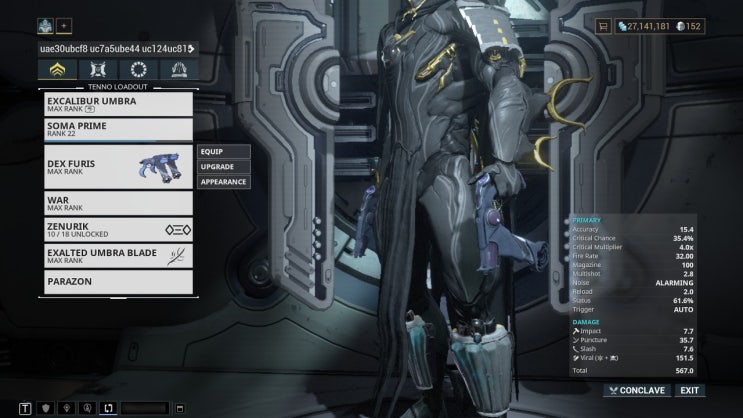Open the market shopping cart icon
Viewport: 743px width, 418px height.
point(604,26)
